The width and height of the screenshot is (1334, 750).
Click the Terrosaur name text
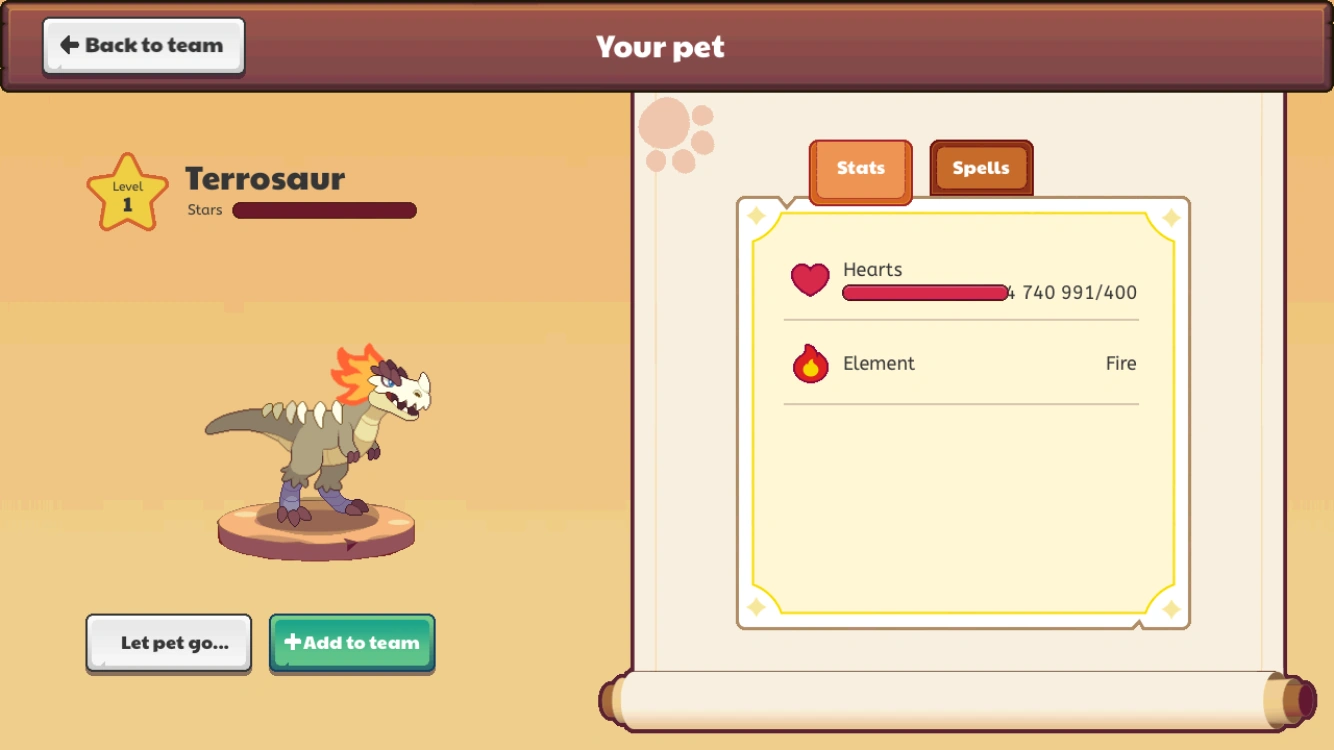pos(264,180)
